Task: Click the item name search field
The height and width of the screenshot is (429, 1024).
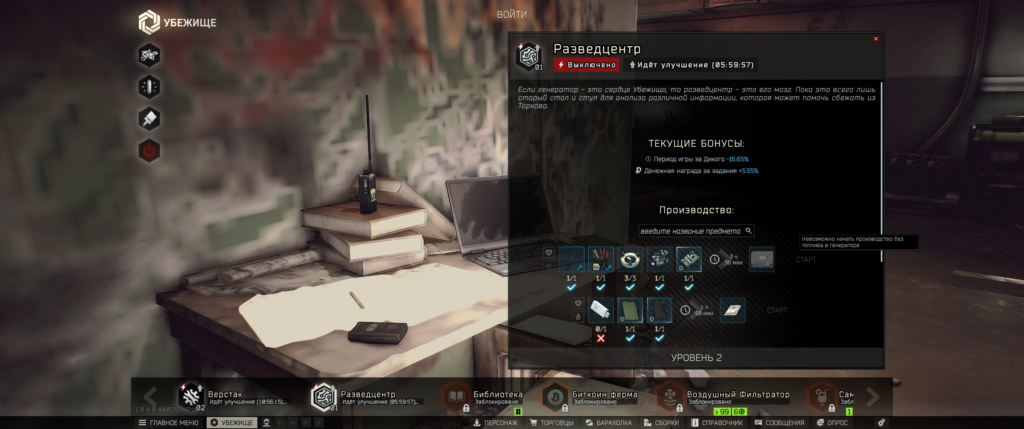Action: point(691,231)
